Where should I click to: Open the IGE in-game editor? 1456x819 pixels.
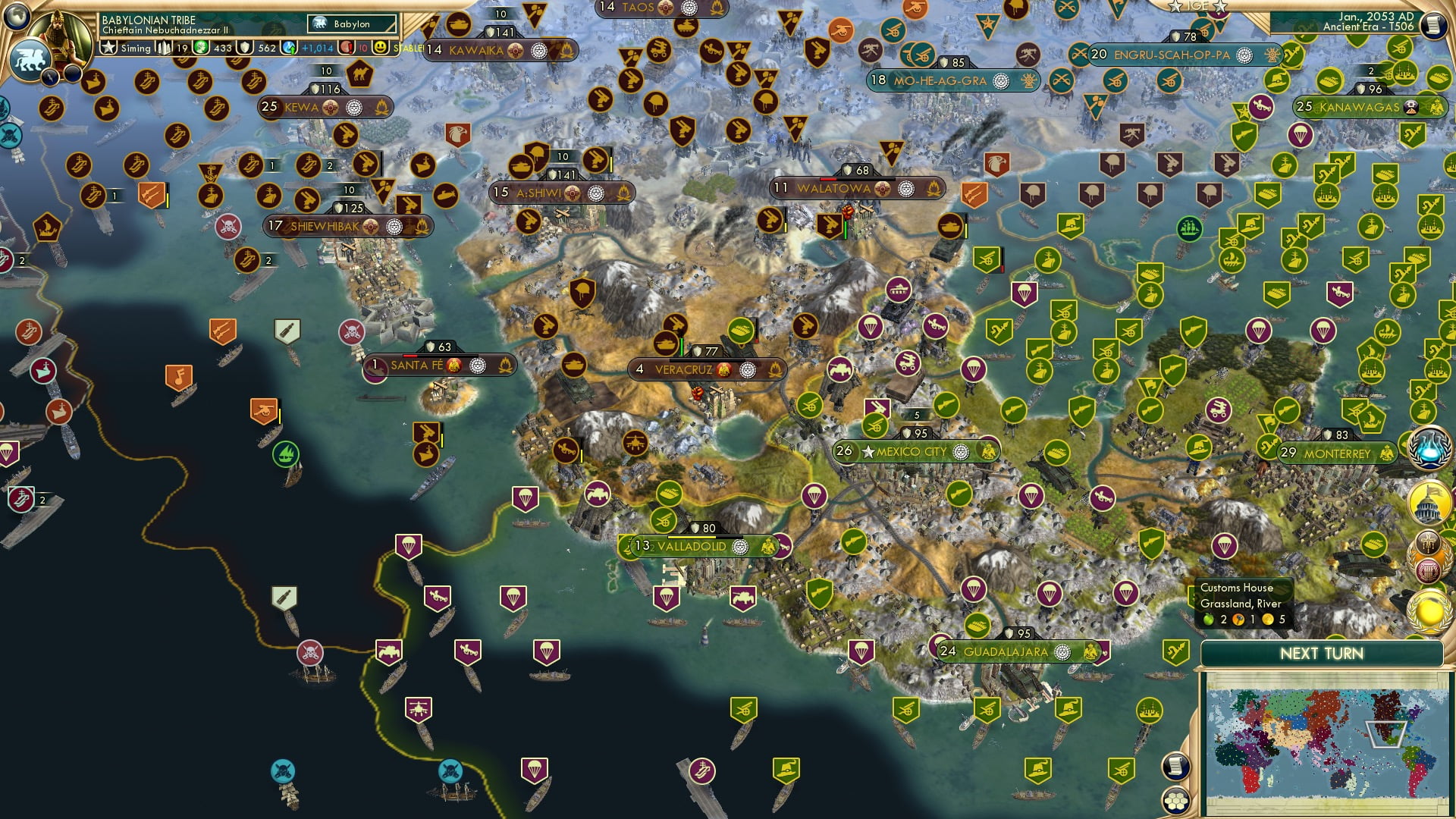1199,6
